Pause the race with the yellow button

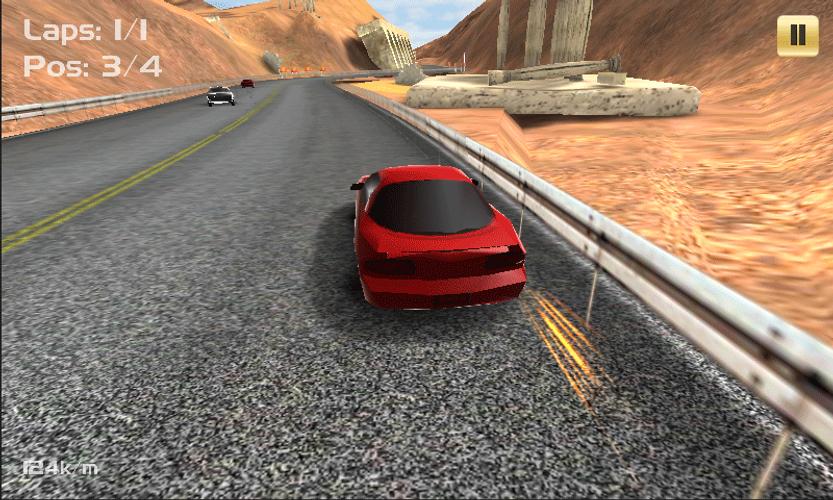pyautogui.click(x=797, y=36)
